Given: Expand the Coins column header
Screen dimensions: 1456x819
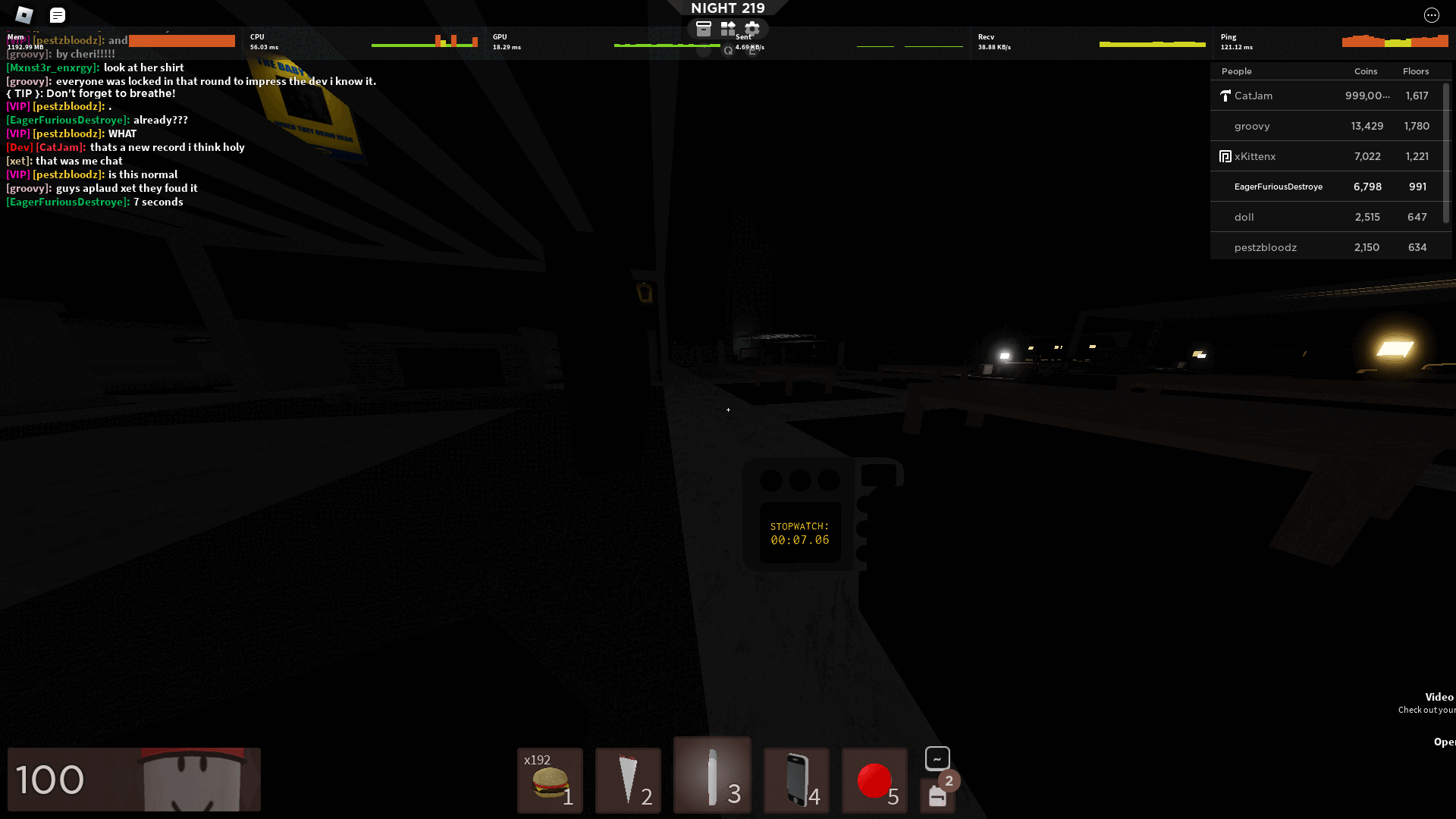Looking at the screenshot, I should [1365, 71].
